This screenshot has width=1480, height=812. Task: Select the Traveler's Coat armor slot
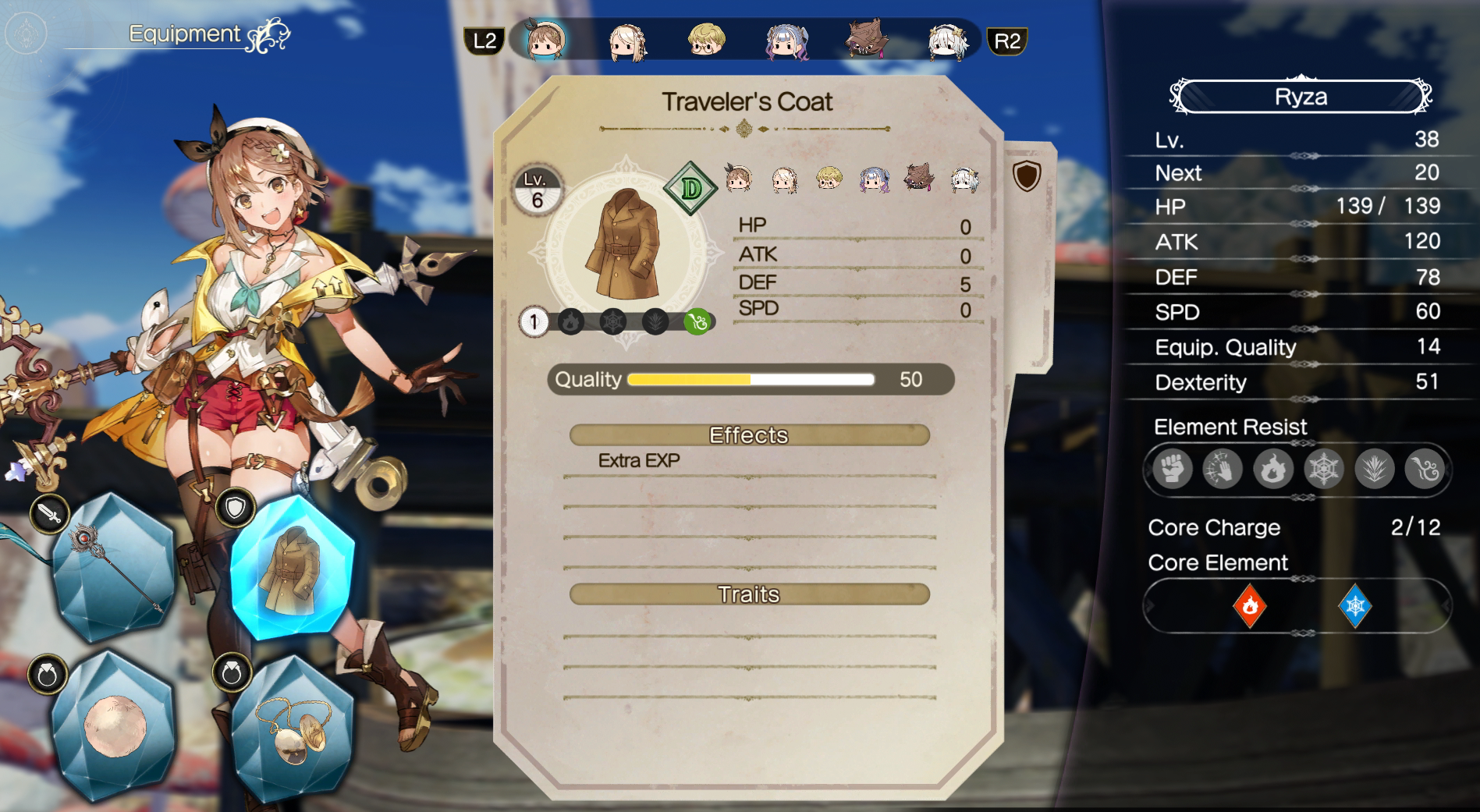tap(292, 567)
